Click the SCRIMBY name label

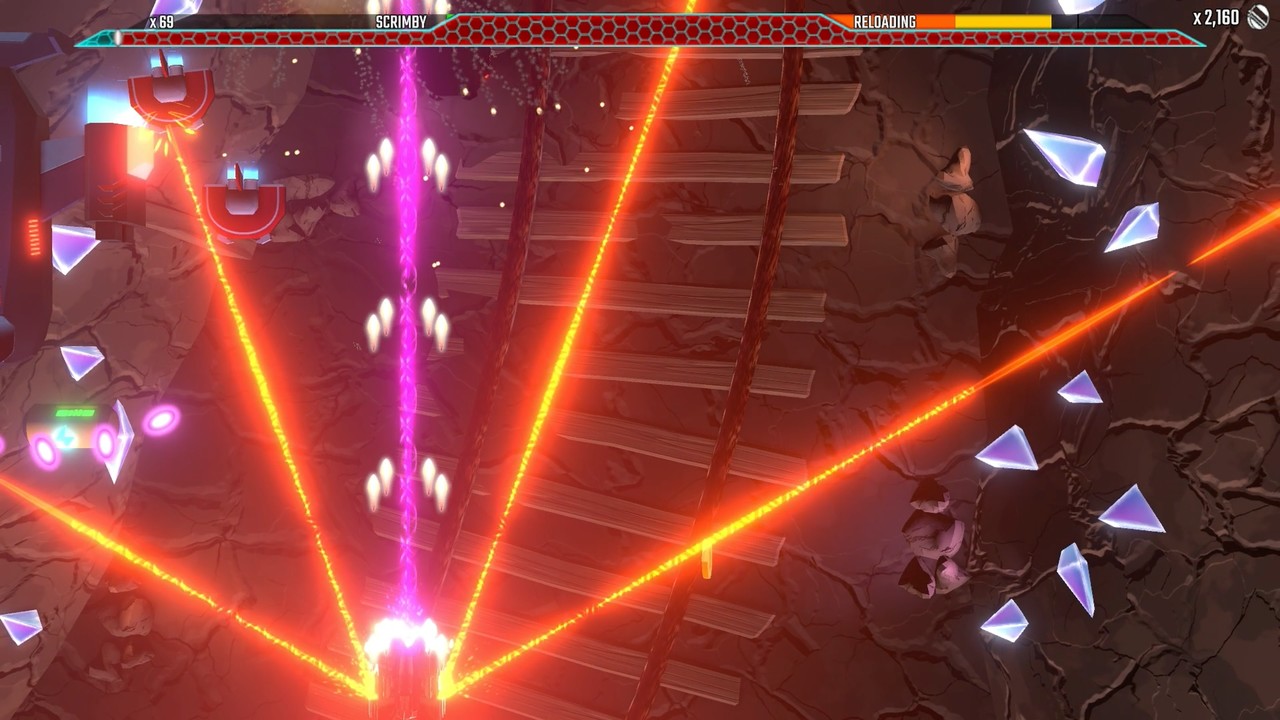click(x=400, y=18)
